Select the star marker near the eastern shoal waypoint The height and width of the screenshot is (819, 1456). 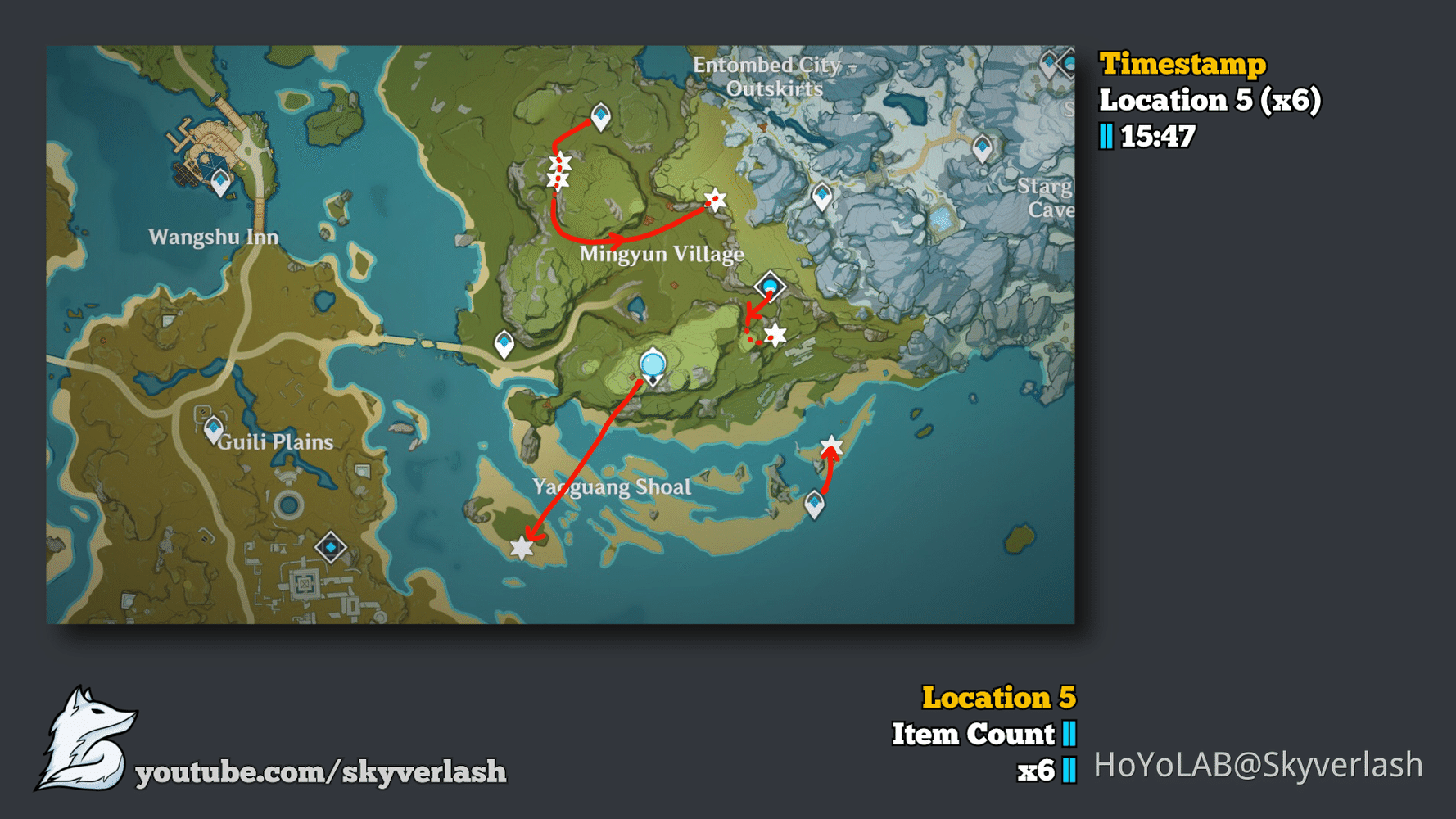coord(830,446)
